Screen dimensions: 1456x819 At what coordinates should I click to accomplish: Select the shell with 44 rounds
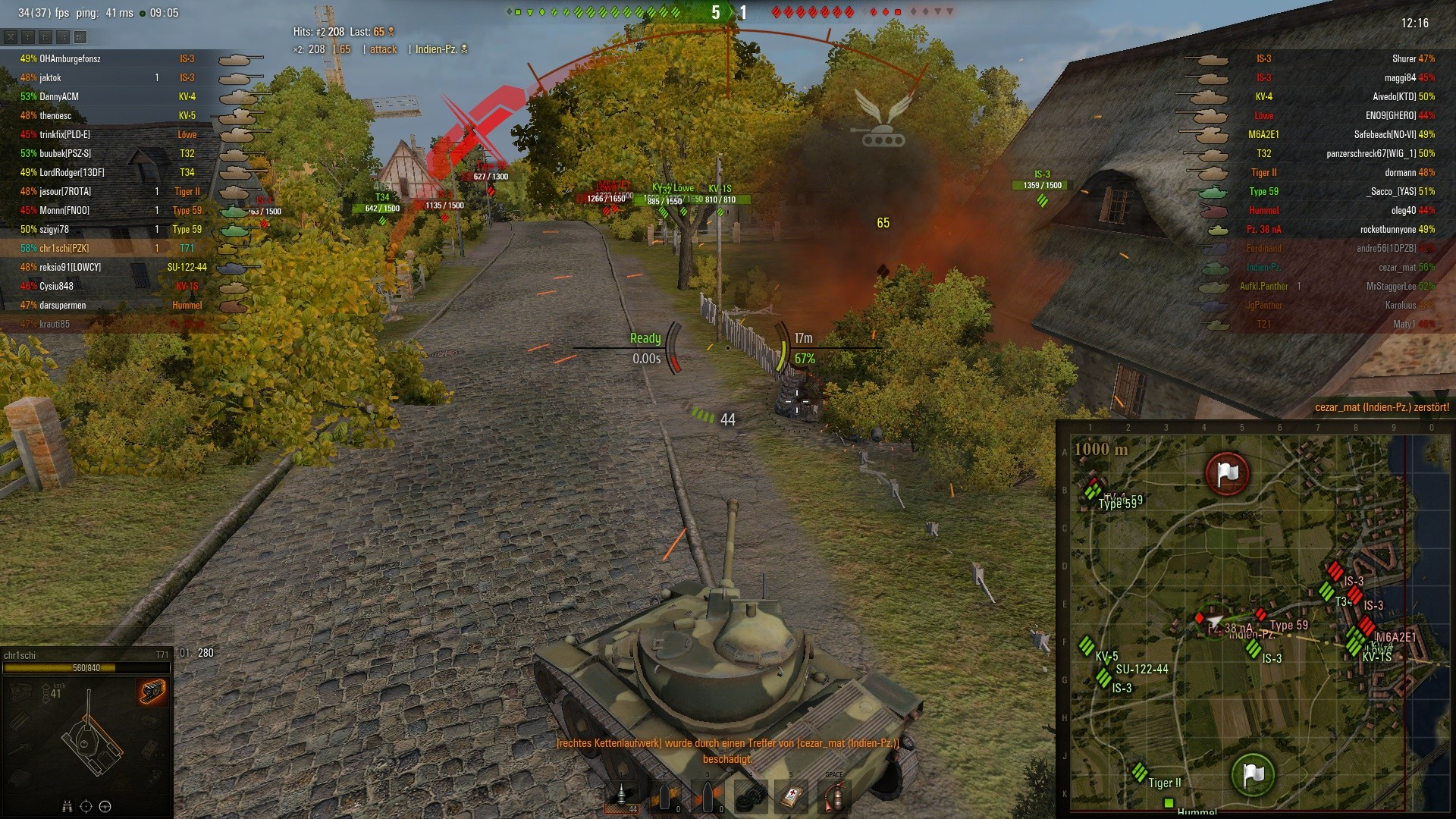pos(623,797)
